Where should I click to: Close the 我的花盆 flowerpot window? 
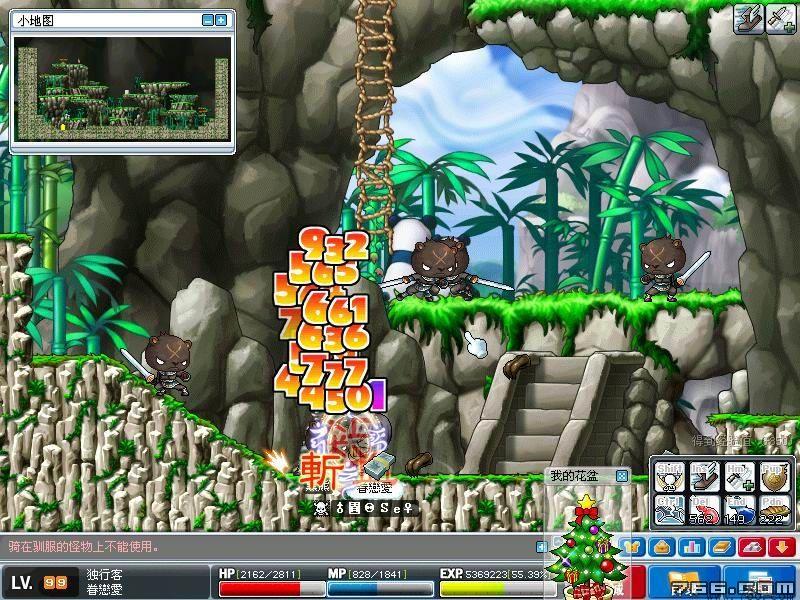pyautogui.click(x=621, y=476)
